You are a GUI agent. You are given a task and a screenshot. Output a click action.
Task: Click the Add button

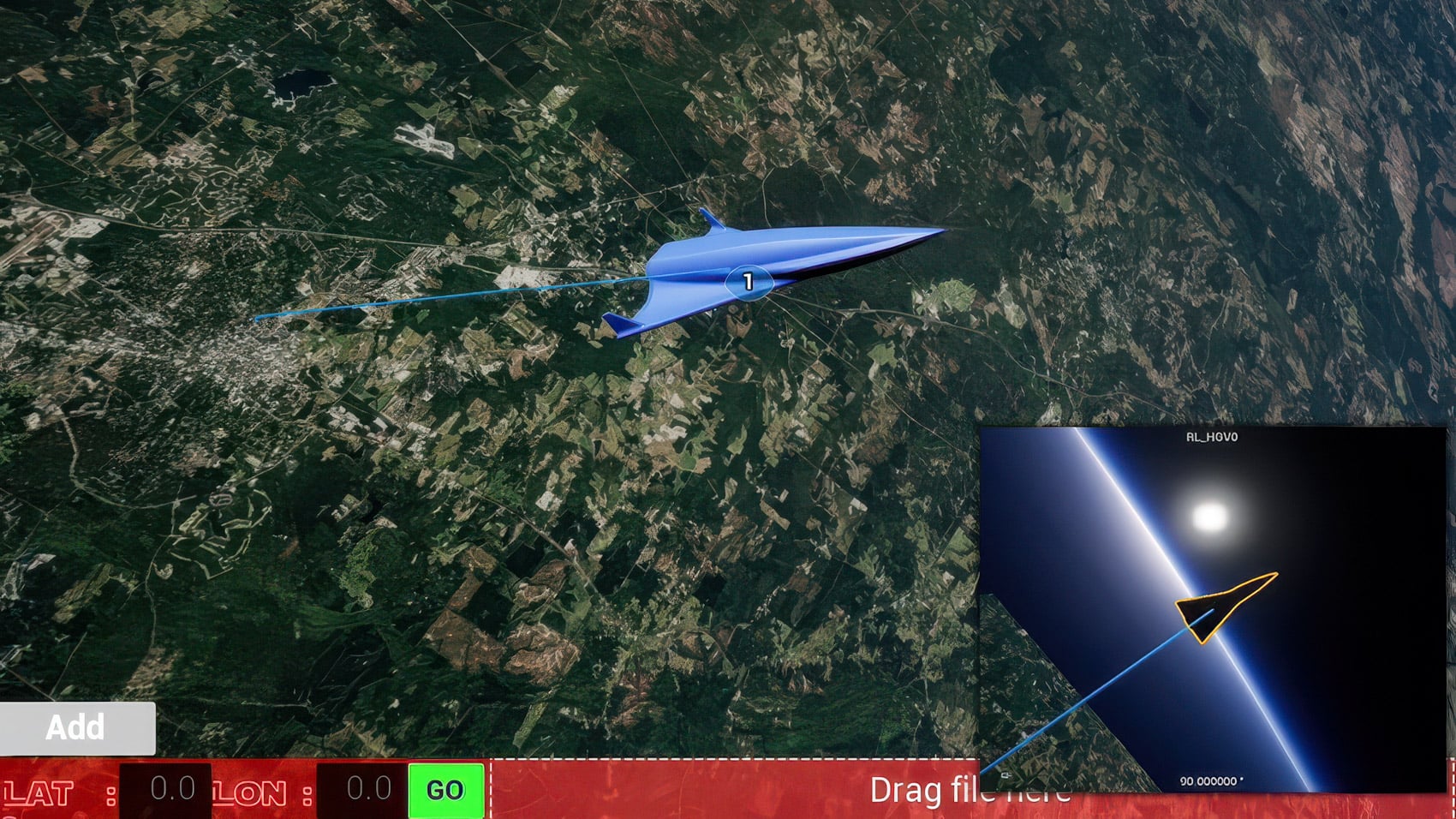pyautogui.click(x=77, y=727)
